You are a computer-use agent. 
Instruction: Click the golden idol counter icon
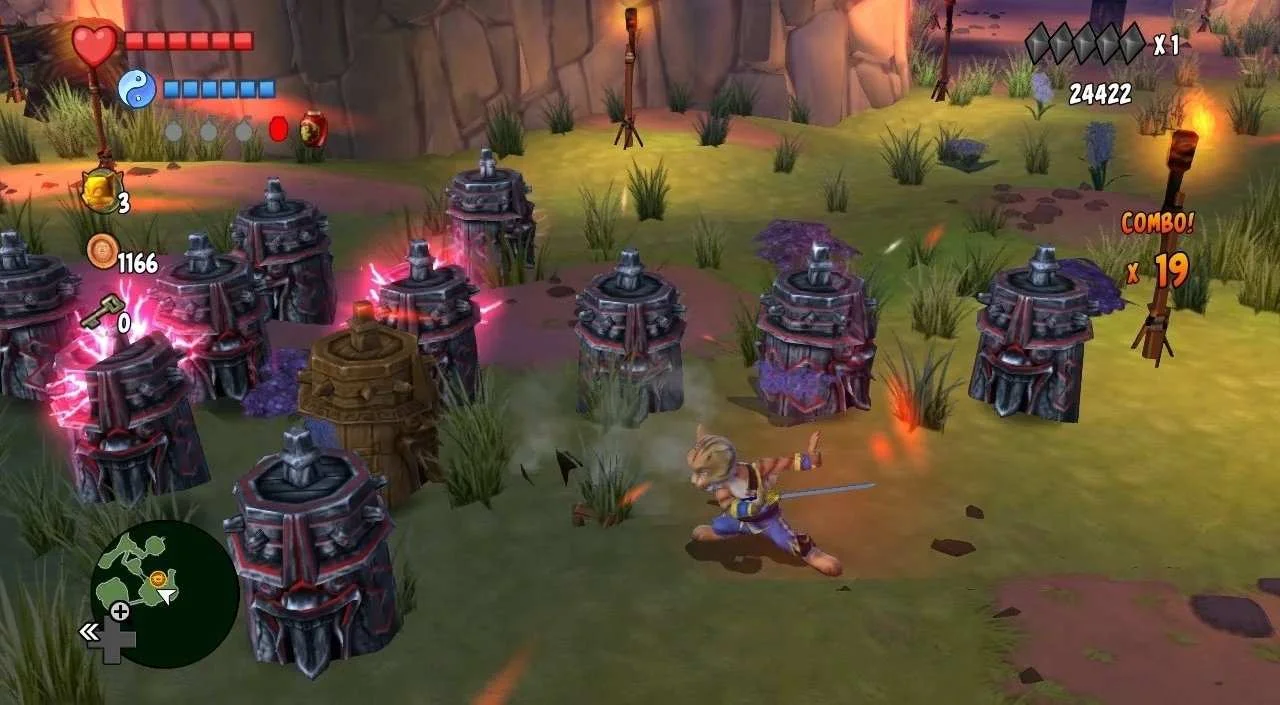click(x=98, y=190)
